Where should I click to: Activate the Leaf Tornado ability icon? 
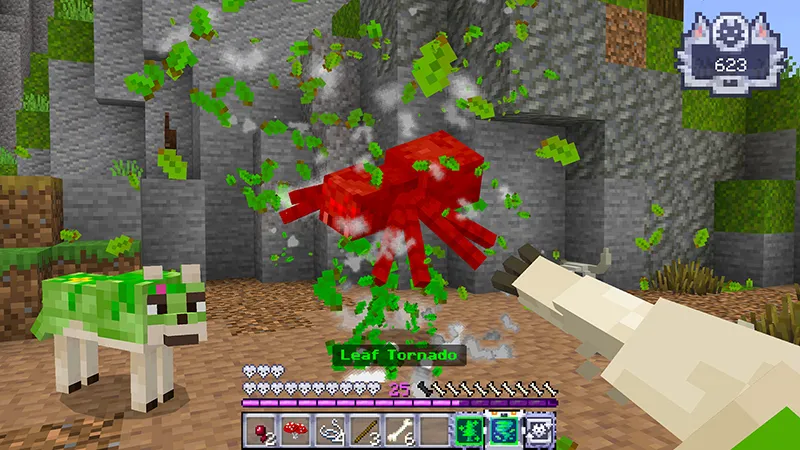(504, 431)
